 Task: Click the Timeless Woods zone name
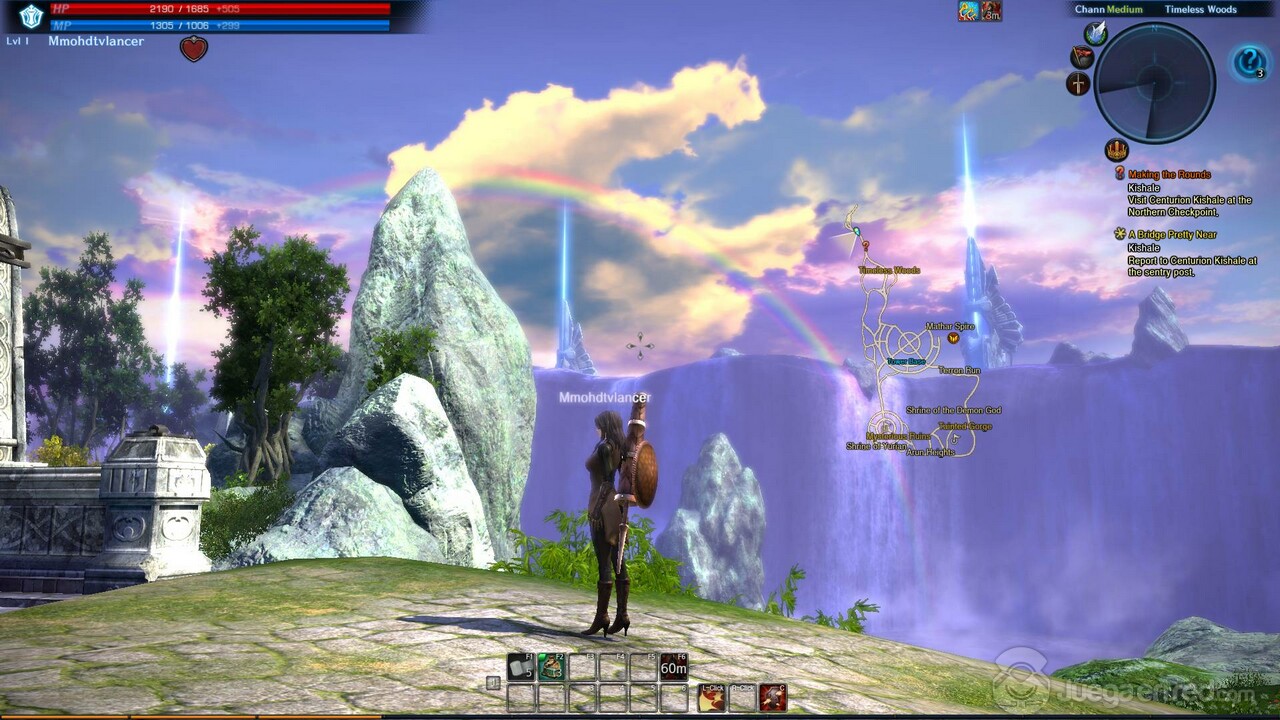[1200, 10]
